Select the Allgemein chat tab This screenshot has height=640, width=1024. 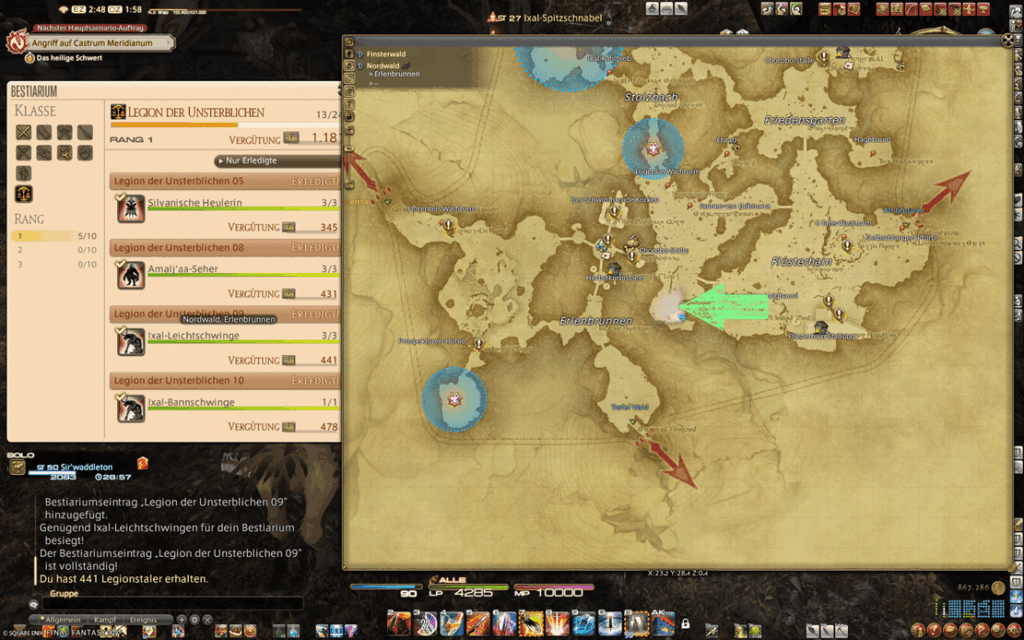coord(60,621)
